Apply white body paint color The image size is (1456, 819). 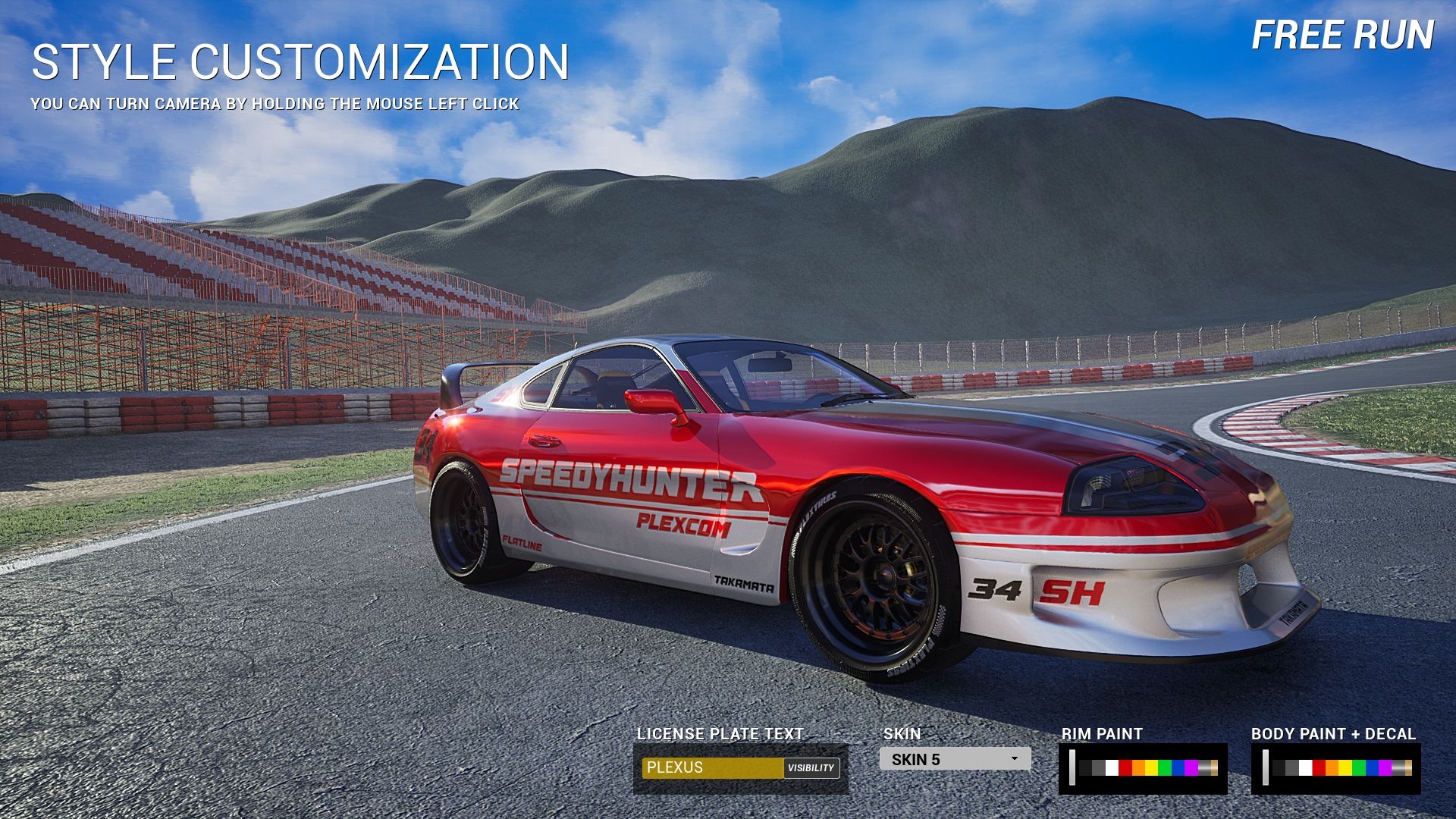point(1305,768)
